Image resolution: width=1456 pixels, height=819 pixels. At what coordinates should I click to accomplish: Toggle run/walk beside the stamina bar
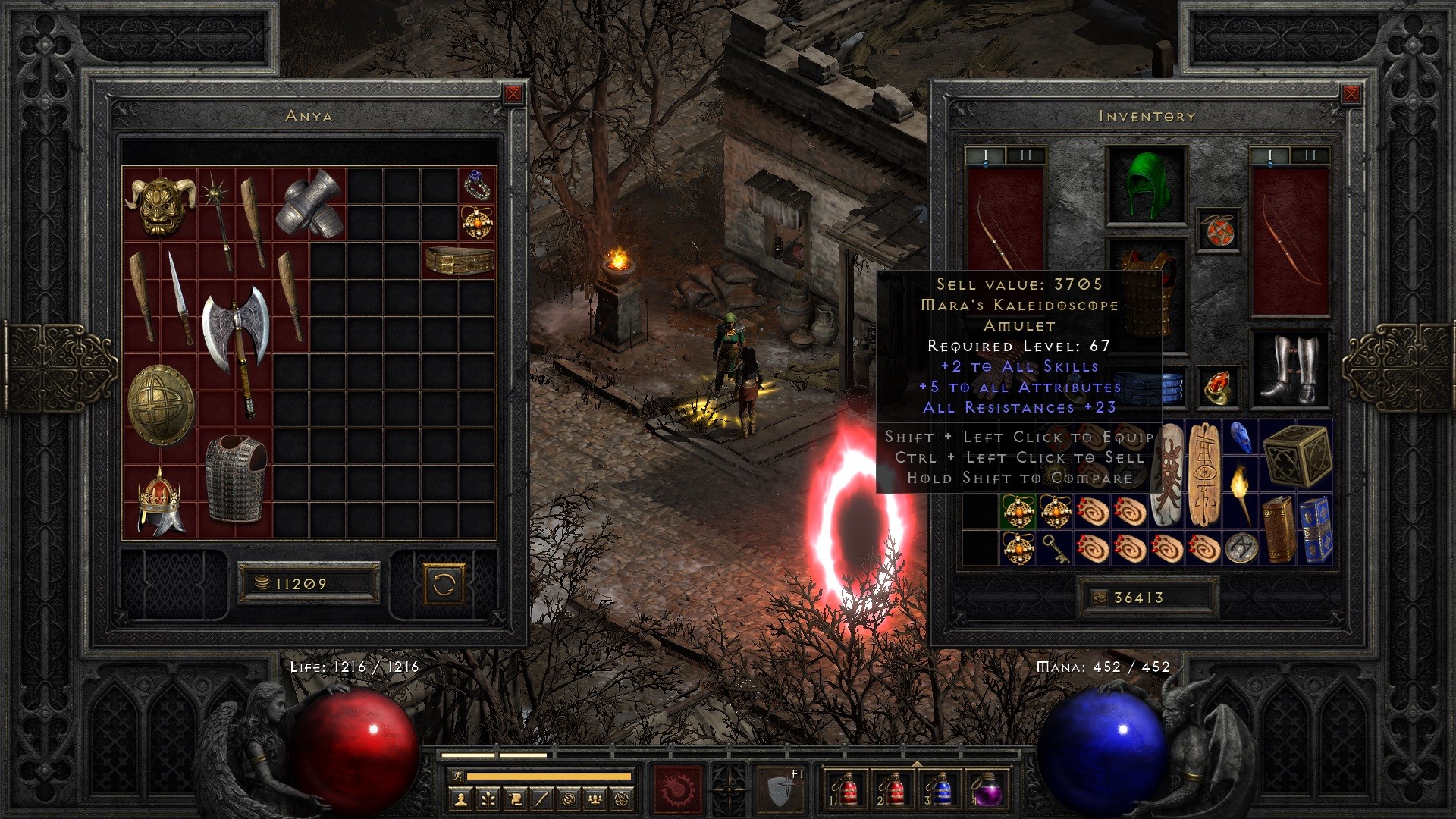(458, 777)
